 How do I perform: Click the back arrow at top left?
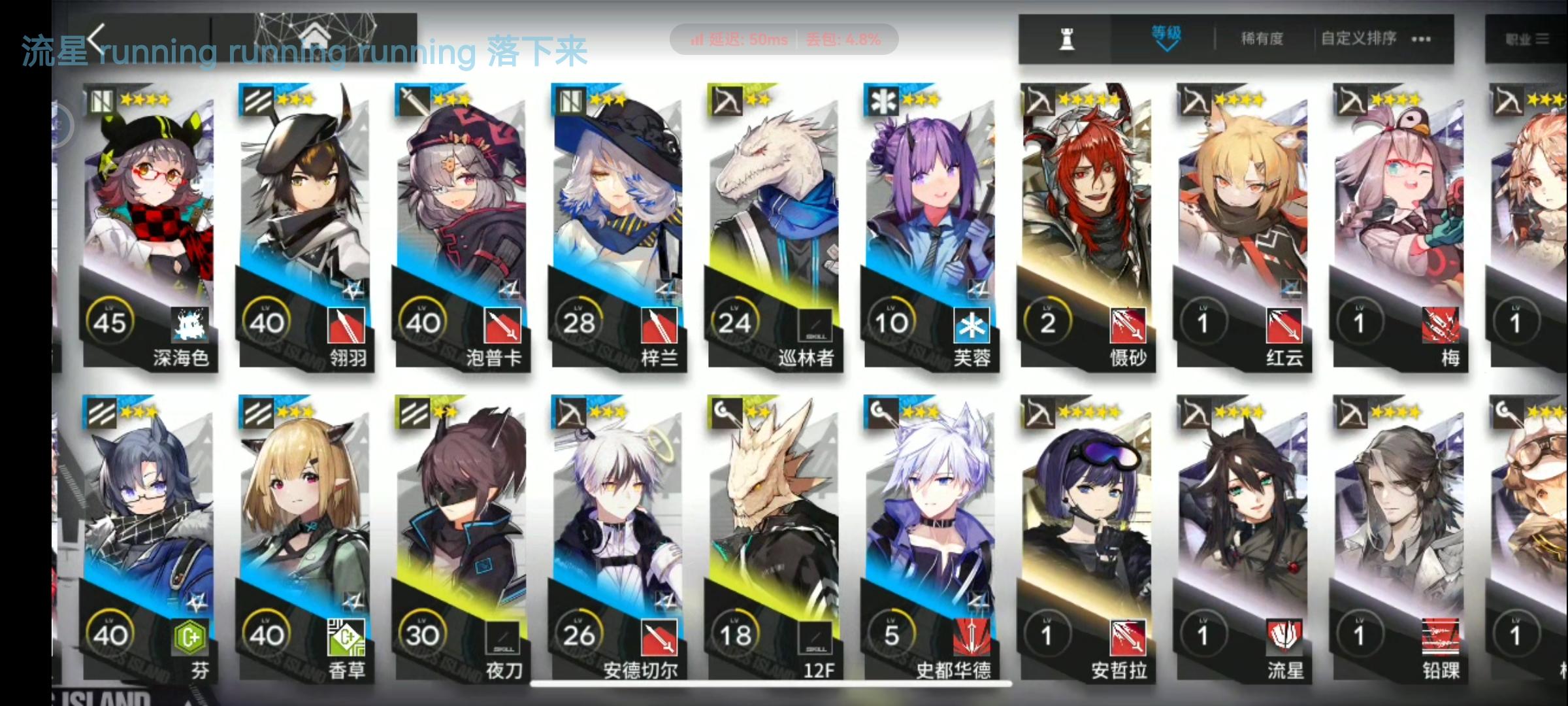click(x=96, y=39)
